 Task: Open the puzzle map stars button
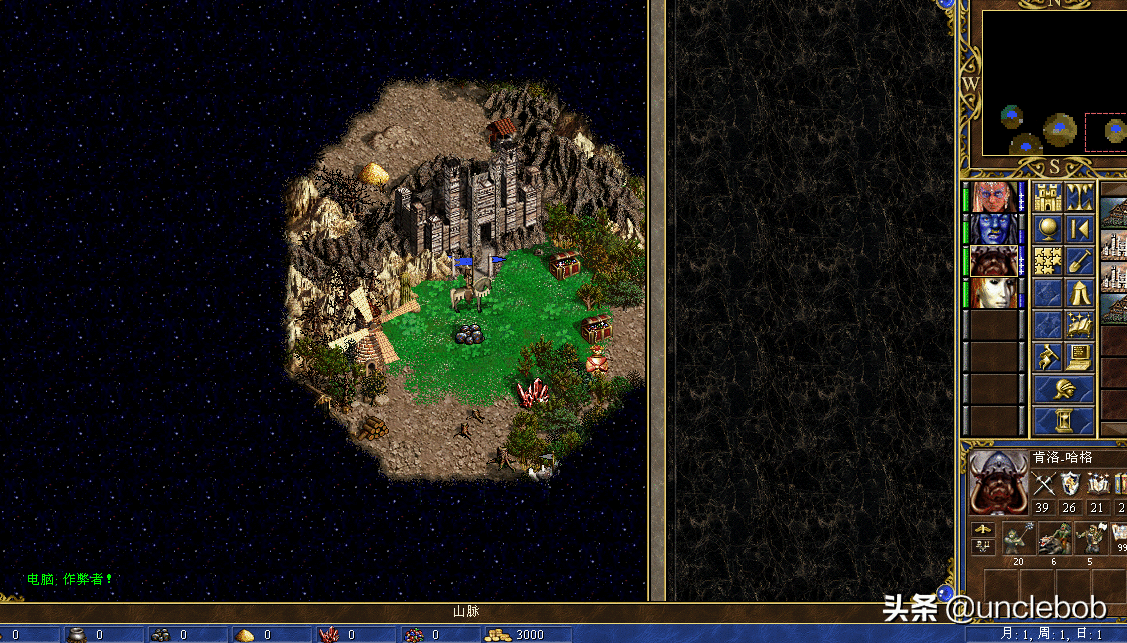(1047, 261)
